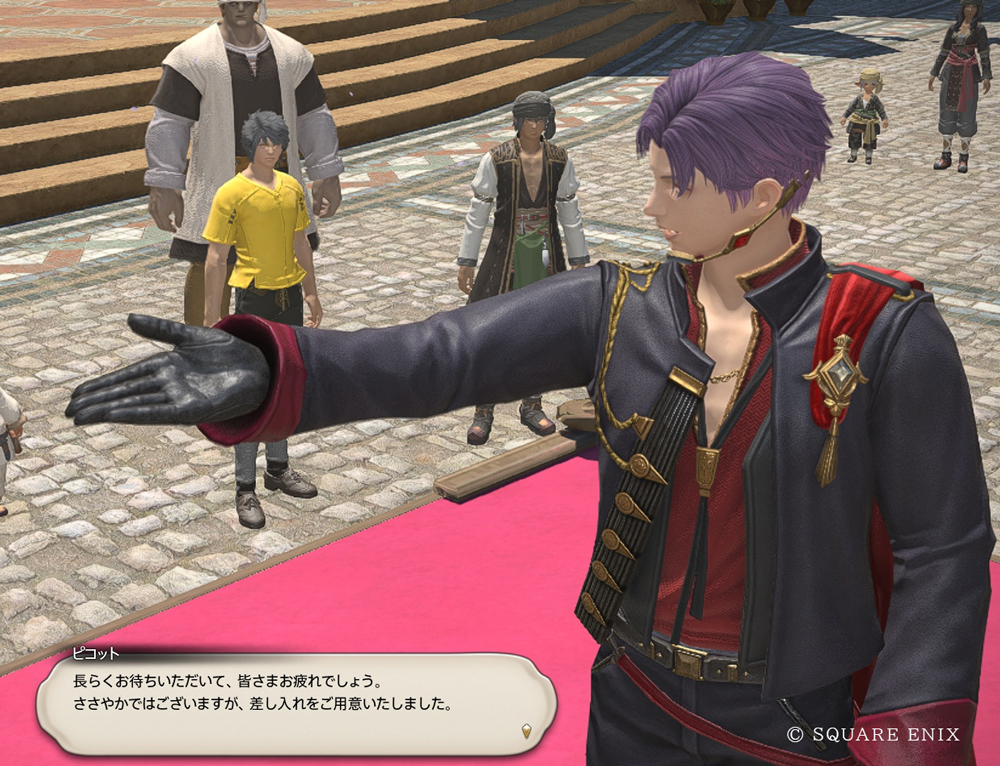1000x766 pixels.
Task: Click the yellow dialogue continue arrow
Action: 527,731
